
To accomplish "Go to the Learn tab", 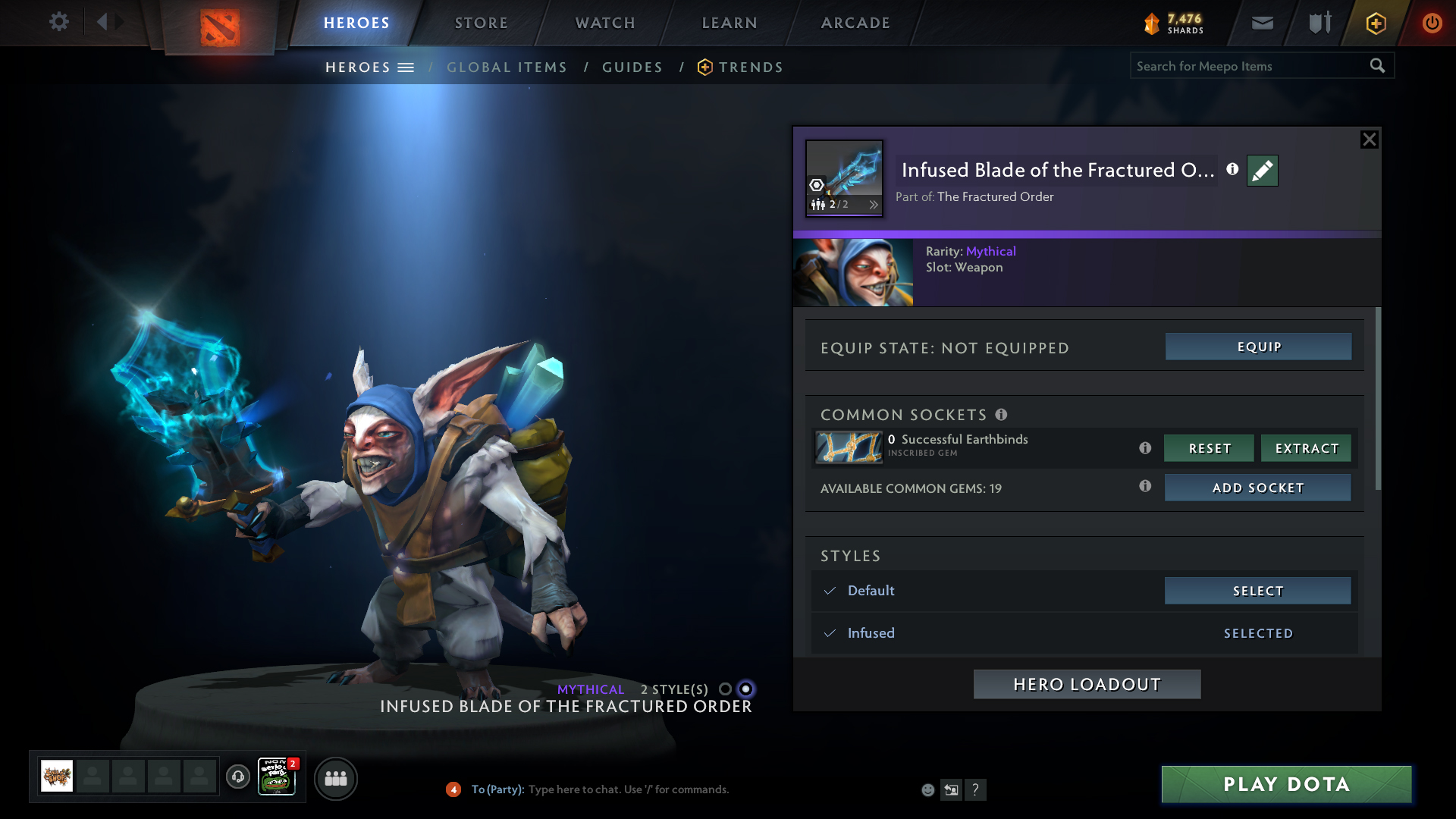I will pos(729,23).
